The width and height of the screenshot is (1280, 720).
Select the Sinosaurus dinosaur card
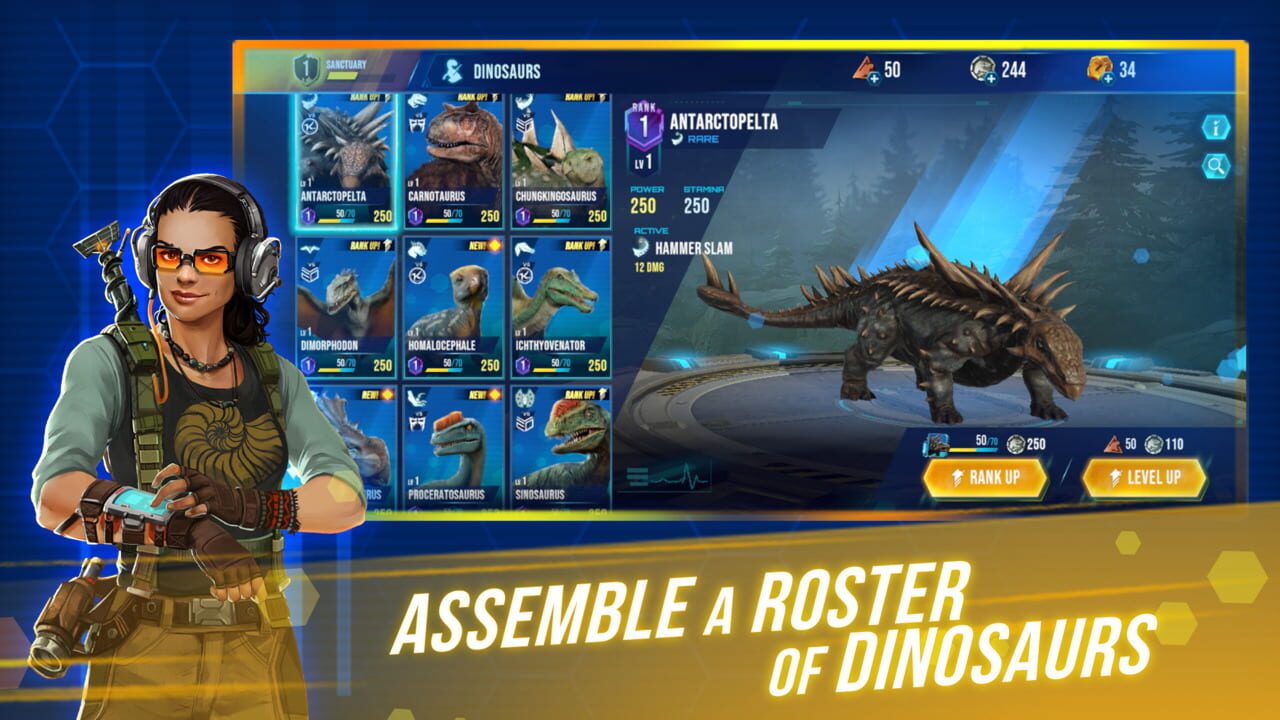tap(560, 450)
